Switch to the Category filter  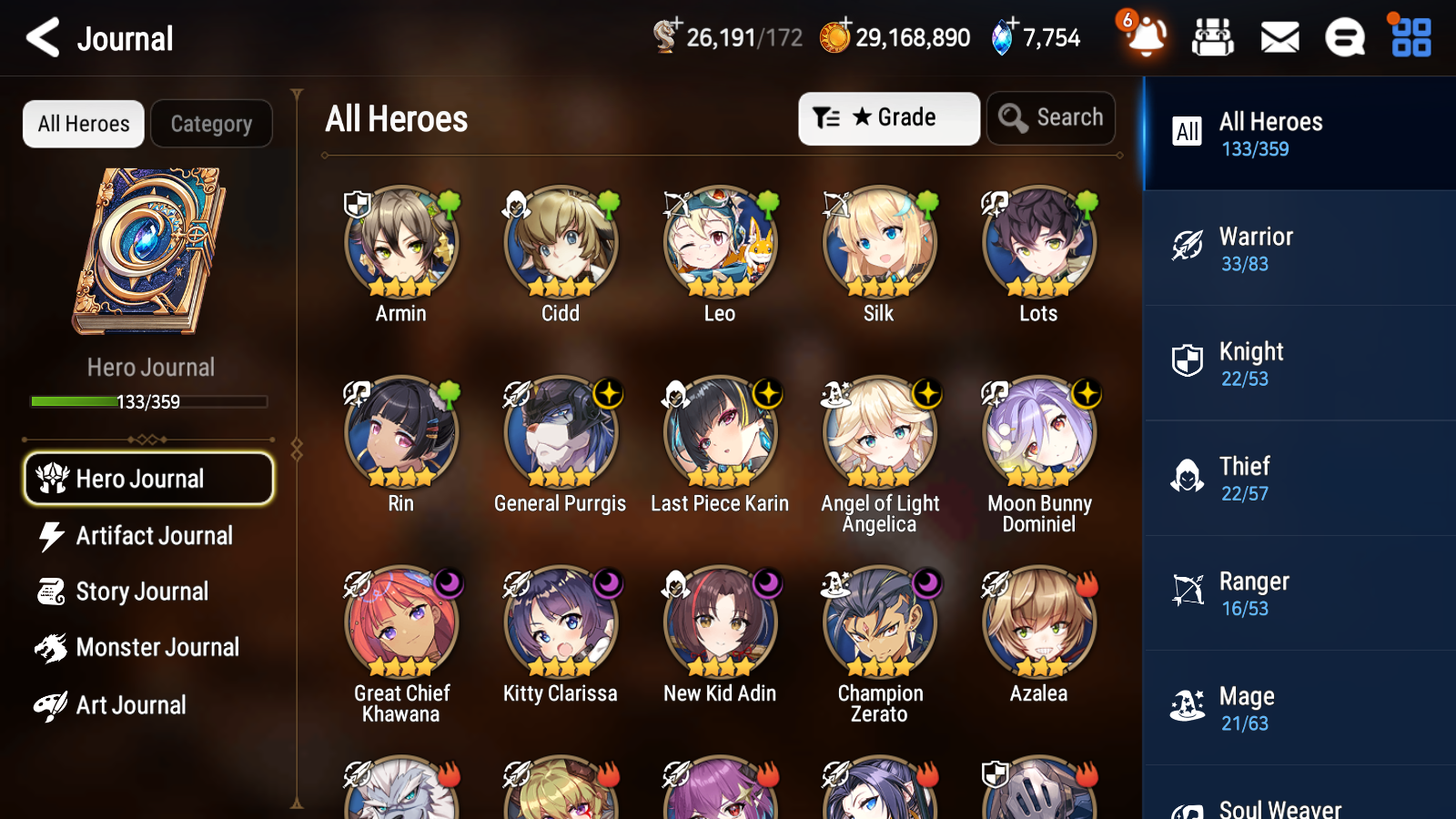pyautogui.click(x=211, y=124)
